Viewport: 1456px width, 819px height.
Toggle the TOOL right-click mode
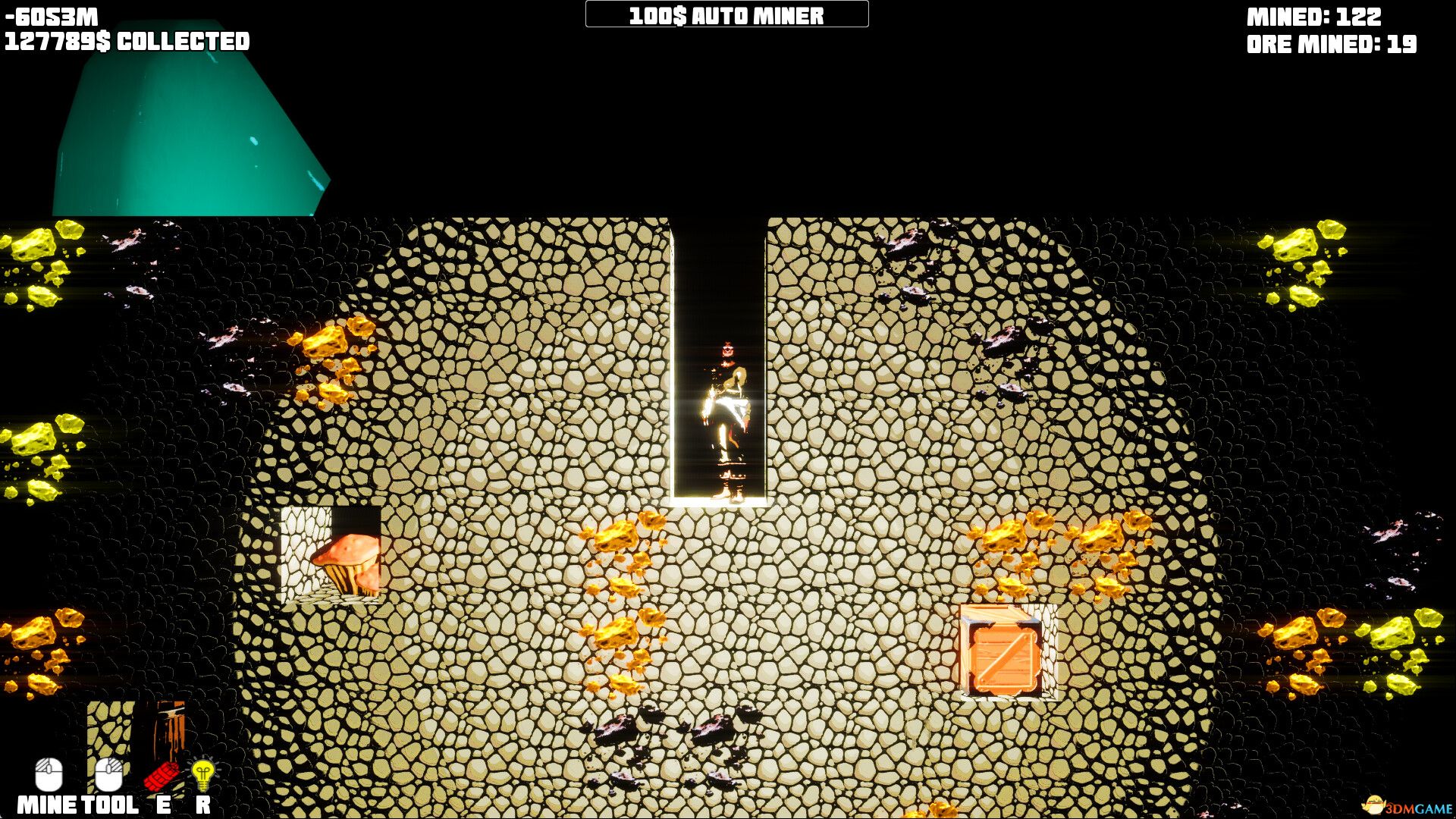(108, 776)
